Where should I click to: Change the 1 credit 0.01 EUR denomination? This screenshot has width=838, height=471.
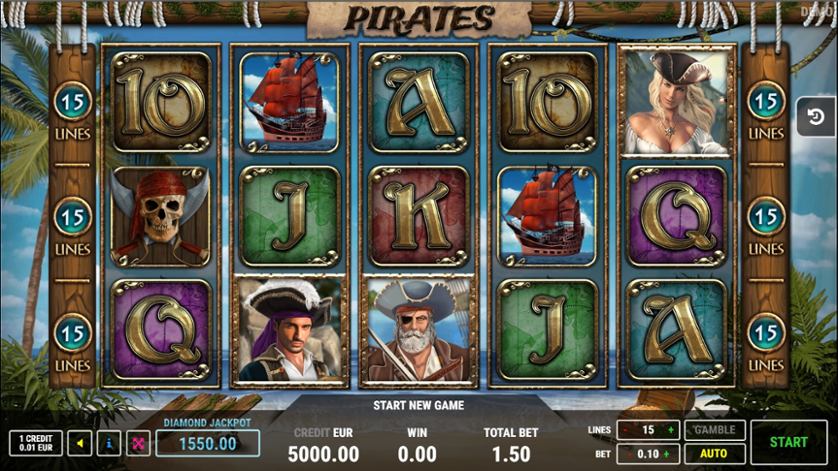point(35,443)
